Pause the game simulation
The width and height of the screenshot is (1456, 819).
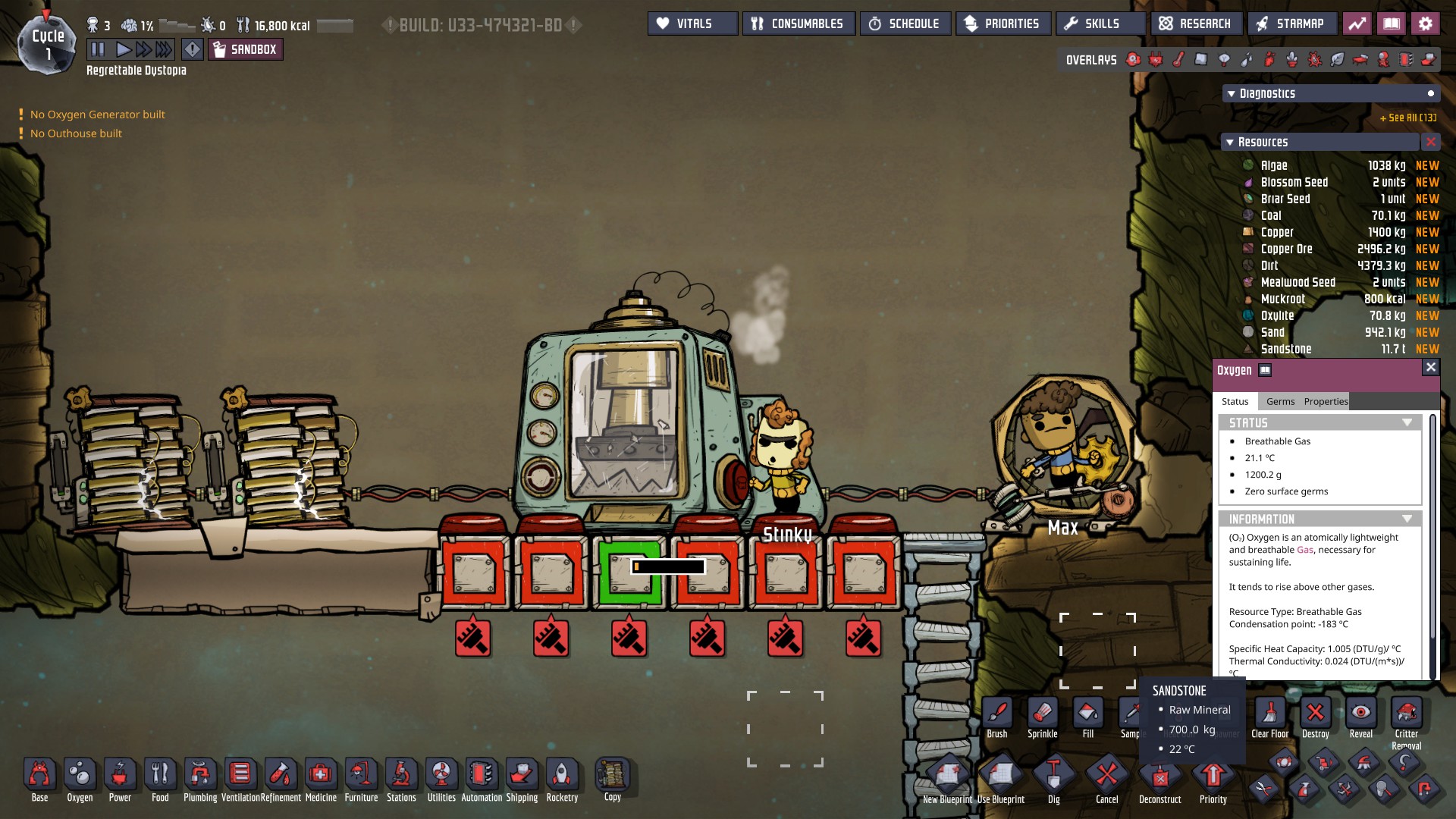[98, 50]
